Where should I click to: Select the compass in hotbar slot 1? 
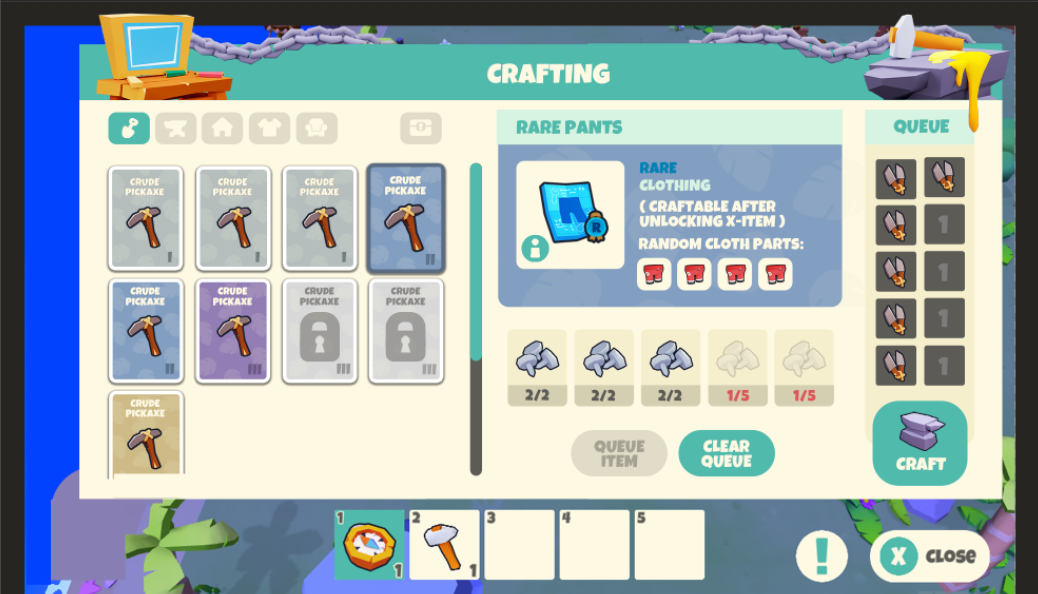(x=369, y=545)
